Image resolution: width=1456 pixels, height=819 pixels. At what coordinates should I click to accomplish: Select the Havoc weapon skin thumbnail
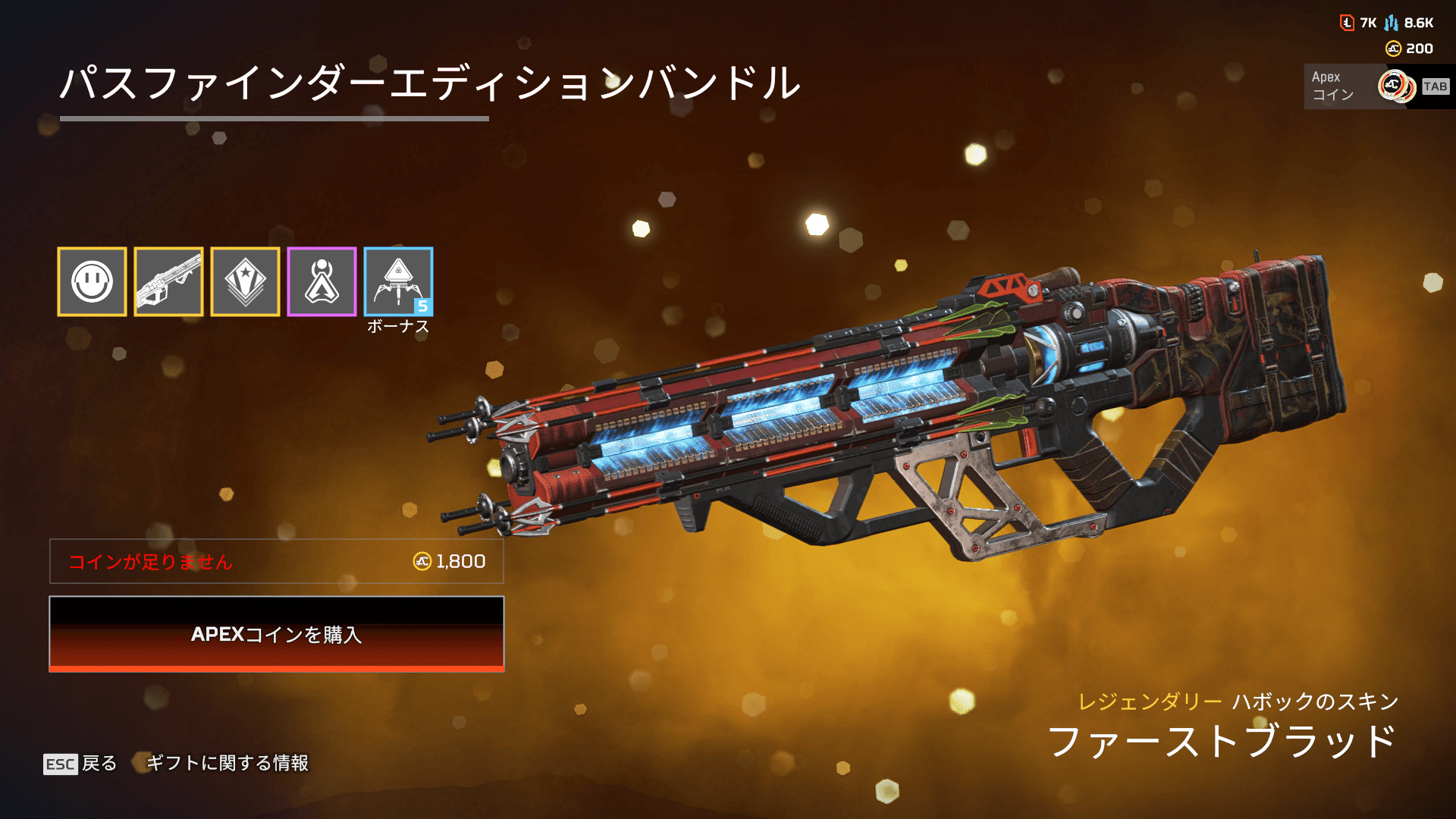point(168,281)
